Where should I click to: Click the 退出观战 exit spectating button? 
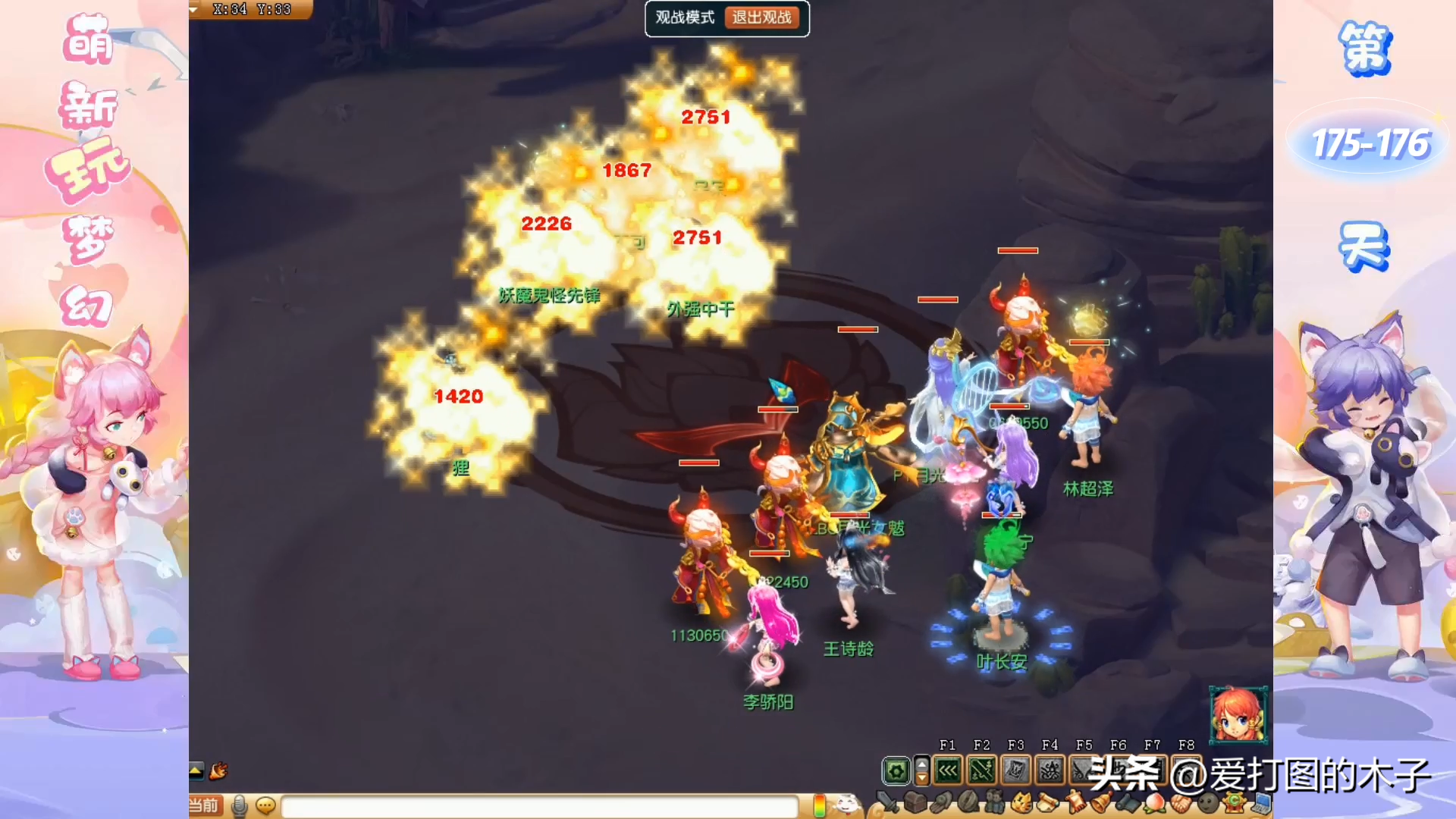click(x=761, y=17)
